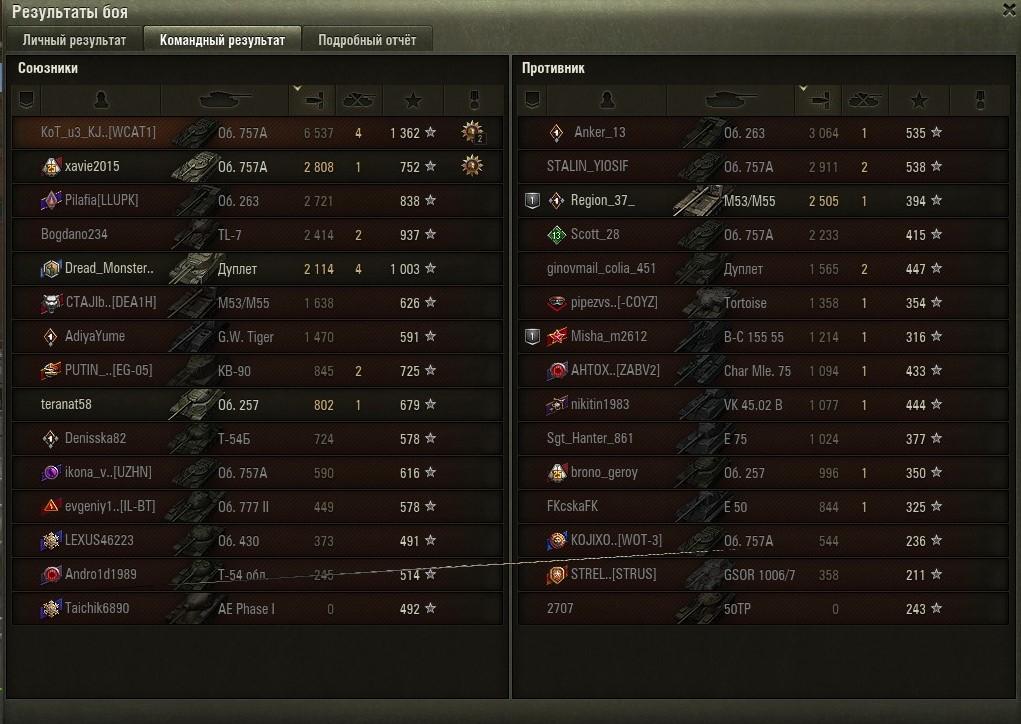Choose enemy player Misha_m2612 row
This screenshot has height=724, width=1021.
(608, 337)
